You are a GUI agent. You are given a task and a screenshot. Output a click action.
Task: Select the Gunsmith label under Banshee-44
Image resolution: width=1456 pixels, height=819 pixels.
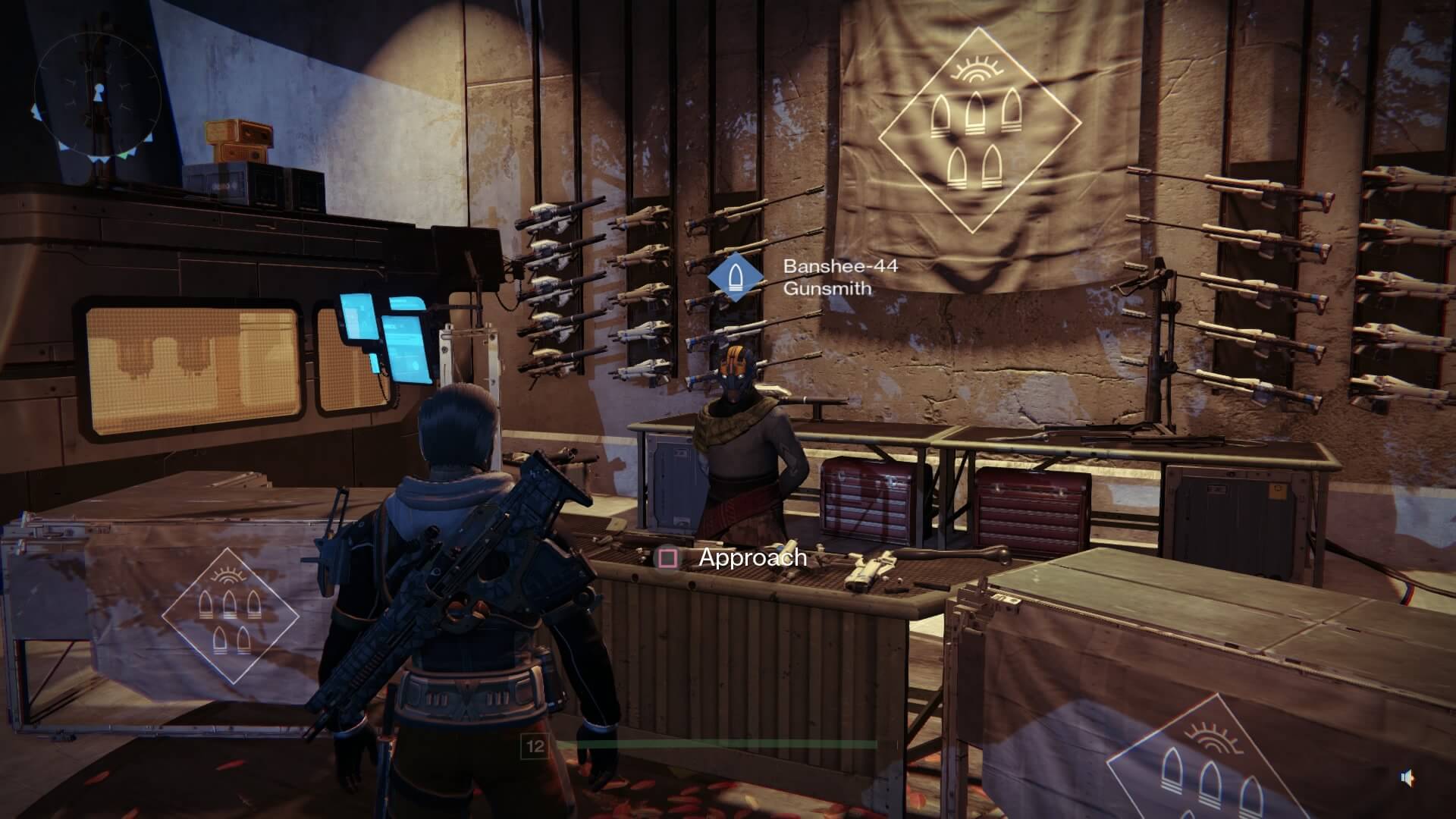click(x=827, y=290)
